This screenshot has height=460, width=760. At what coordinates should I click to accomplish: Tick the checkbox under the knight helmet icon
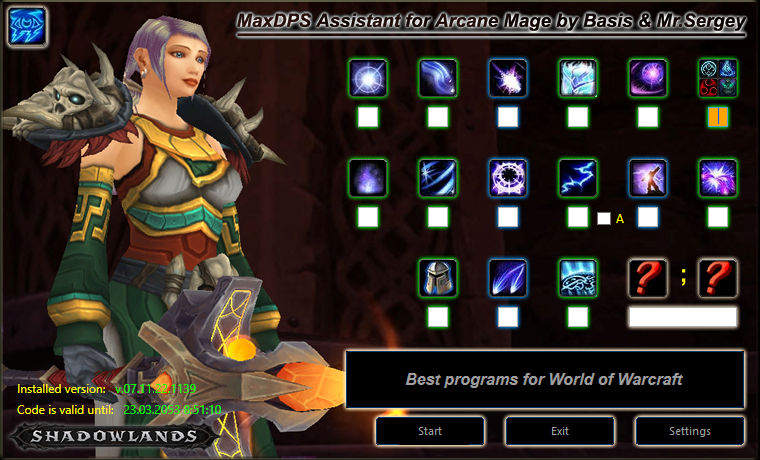tap(438, 317)
